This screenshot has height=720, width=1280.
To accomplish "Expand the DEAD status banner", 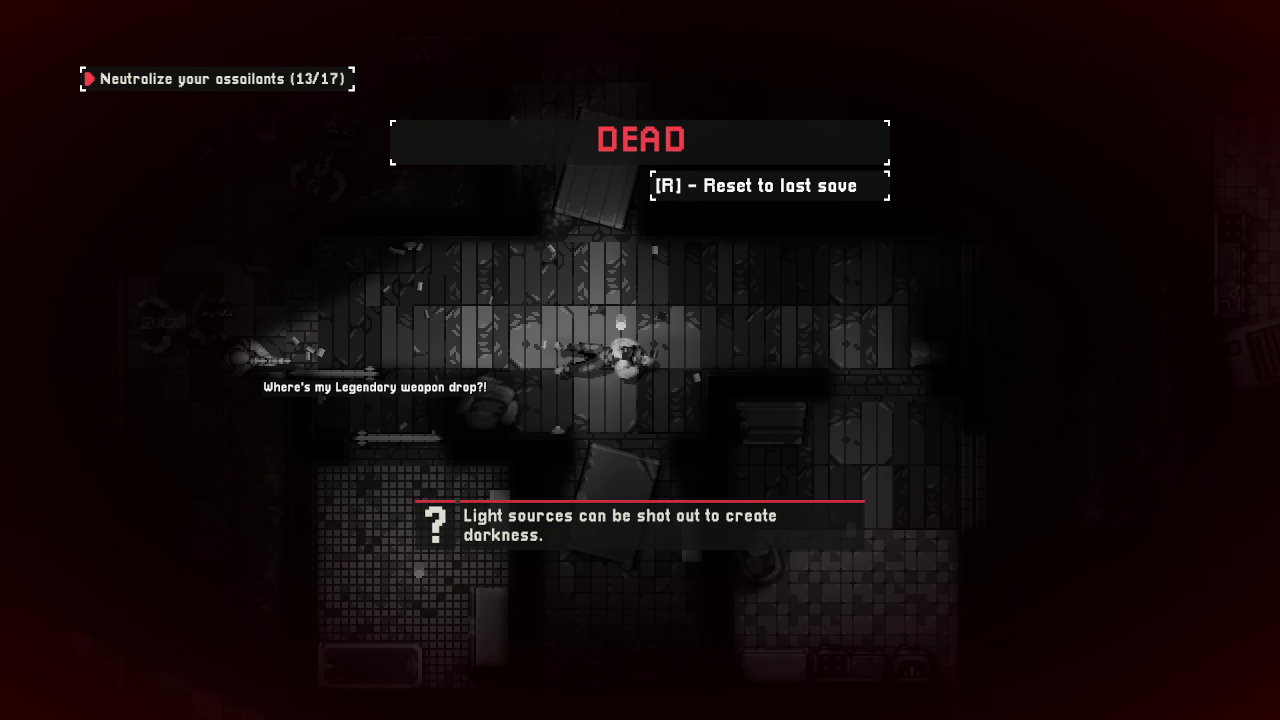I will [x=640, y=140].
